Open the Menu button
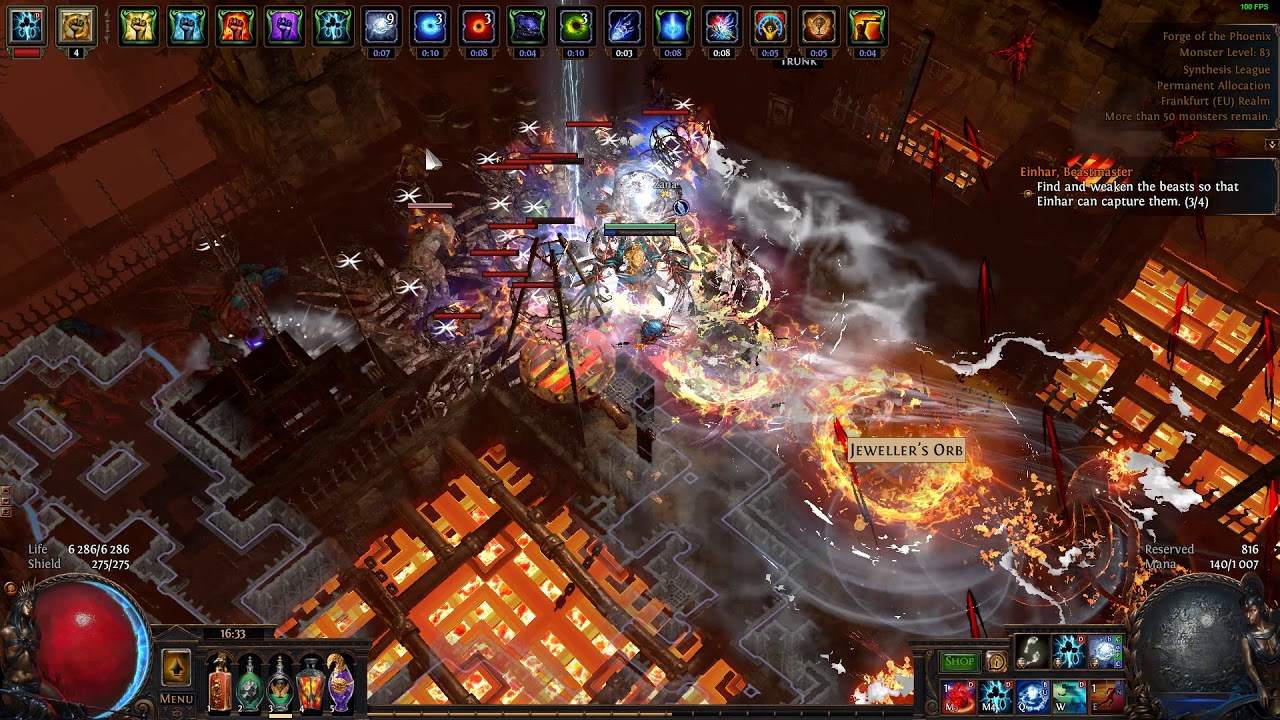 (176, 699)
